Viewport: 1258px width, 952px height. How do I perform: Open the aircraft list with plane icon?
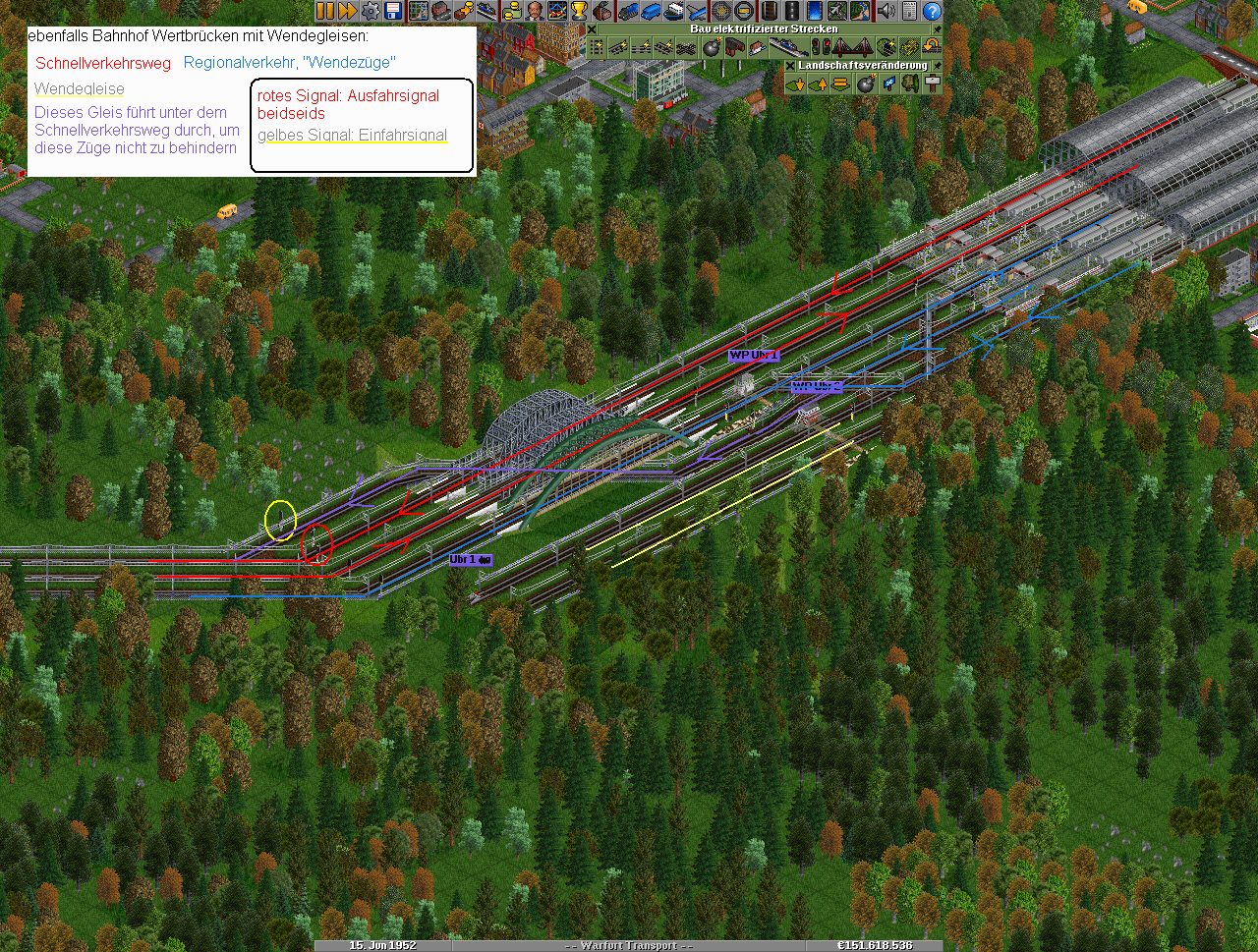tap(697, 11)
